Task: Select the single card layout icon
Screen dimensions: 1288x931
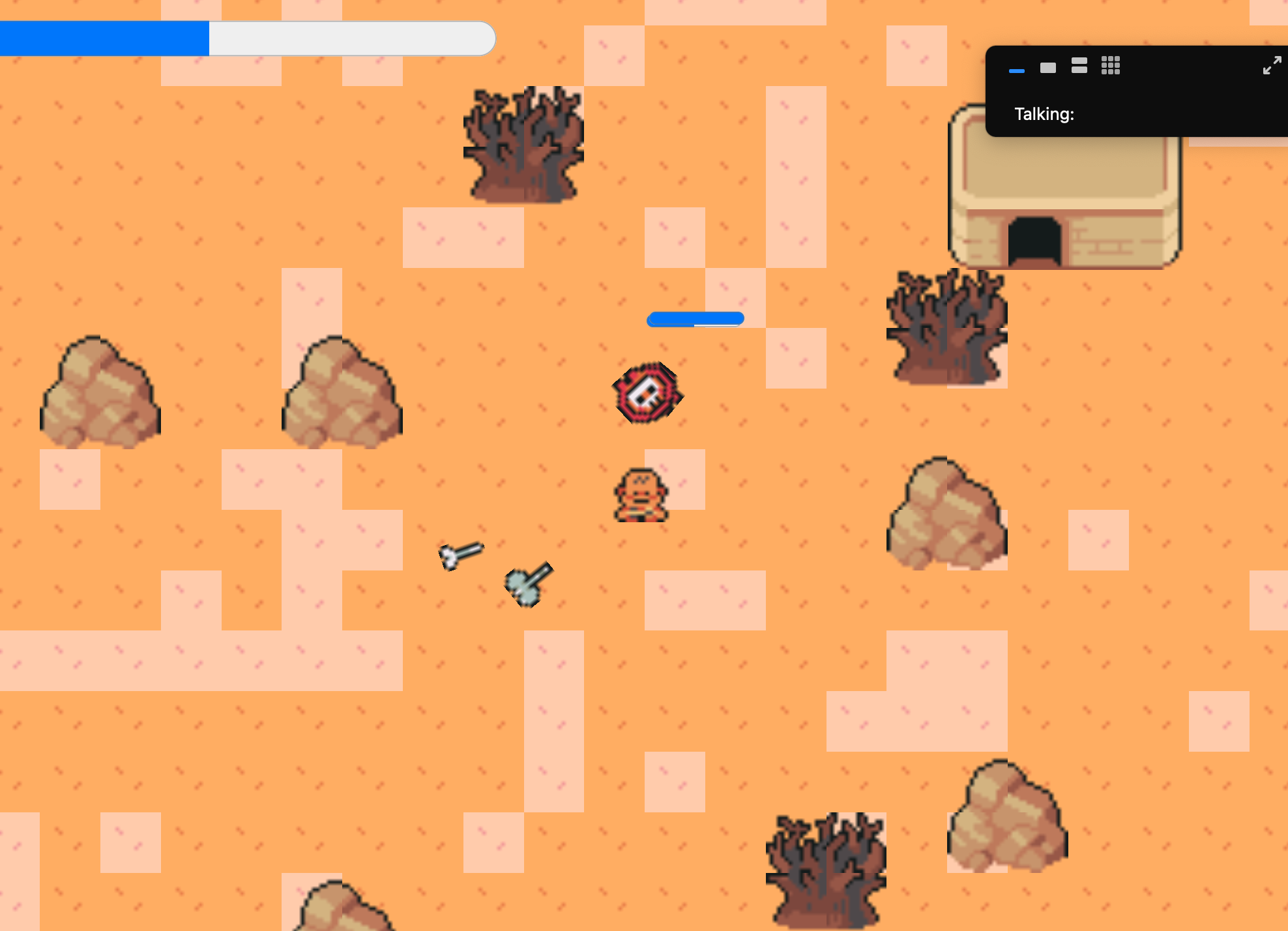Action: coord(1048,67)
